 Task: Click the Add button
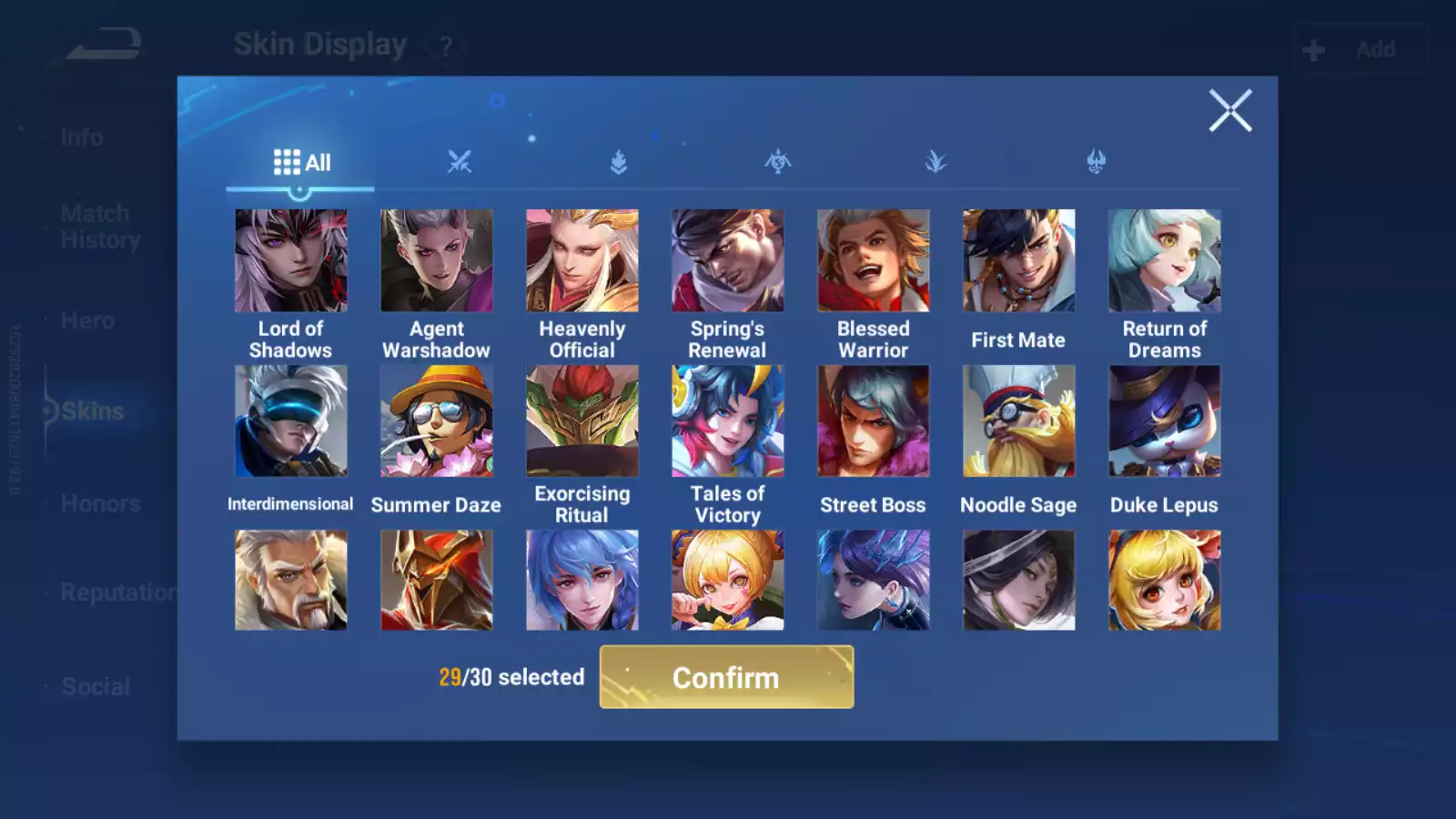coord(1360,49)
